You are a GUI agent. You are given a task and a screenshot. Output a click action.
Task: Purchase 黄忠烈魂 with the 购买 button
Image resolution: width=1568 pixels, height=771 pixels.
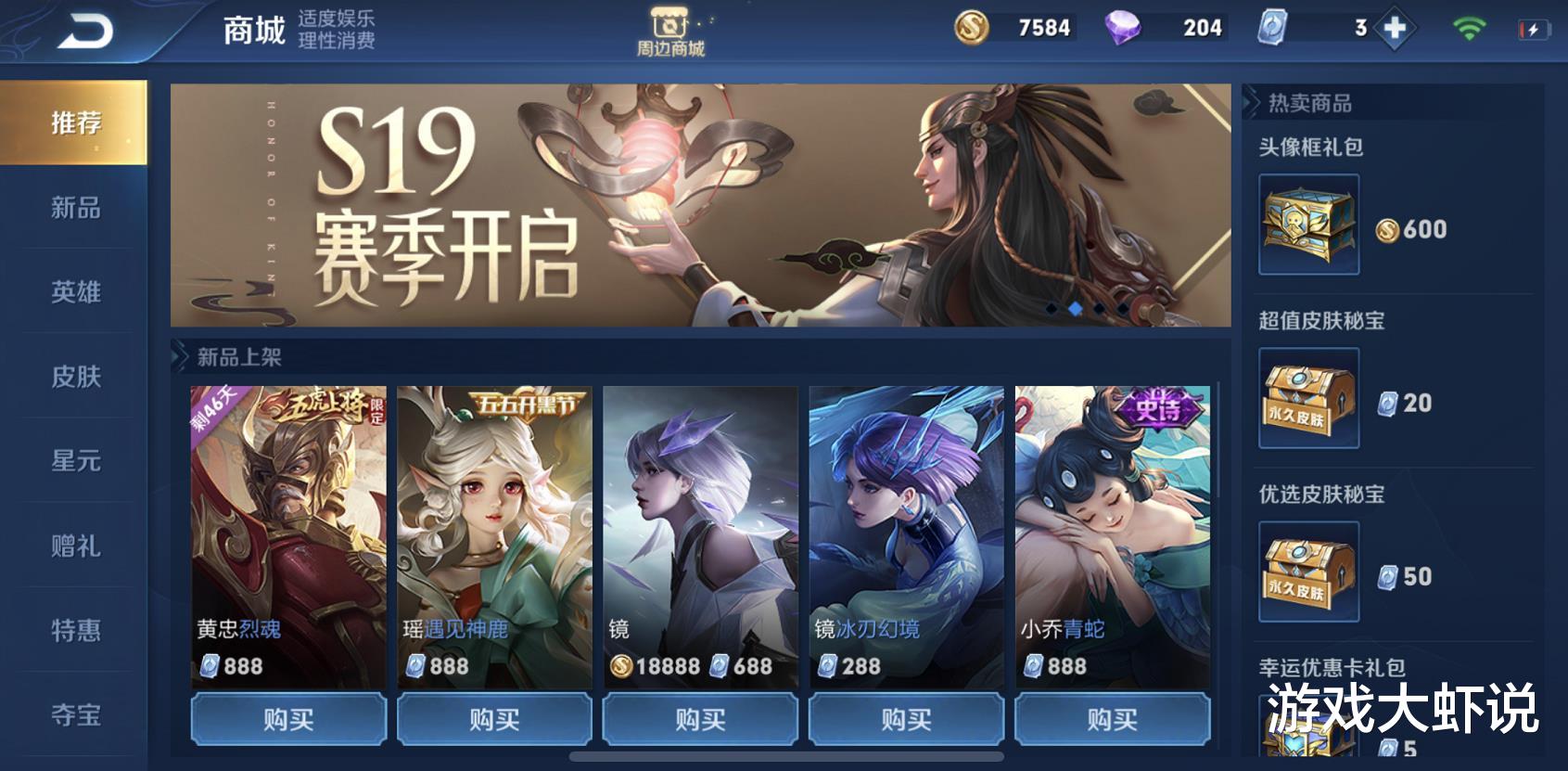pyautogui.click(x=288, y=718)
